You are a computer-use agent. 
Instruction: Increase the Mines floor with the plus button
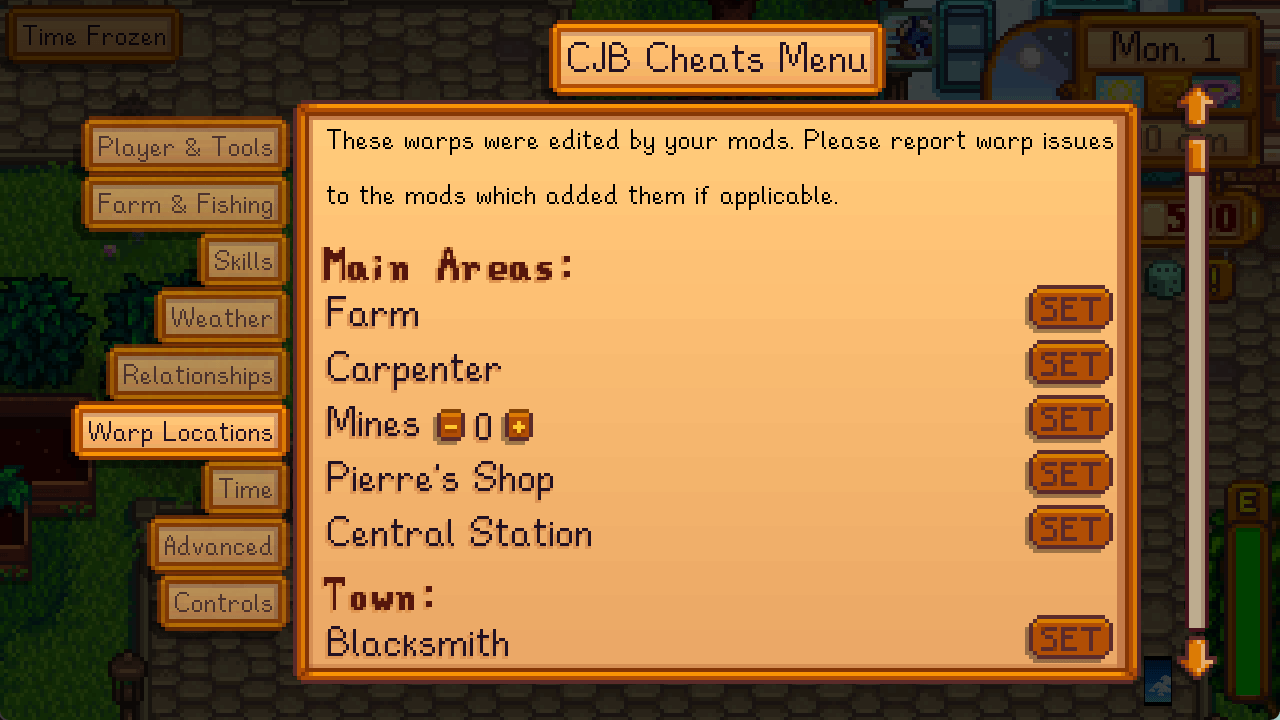pos(519,425)
